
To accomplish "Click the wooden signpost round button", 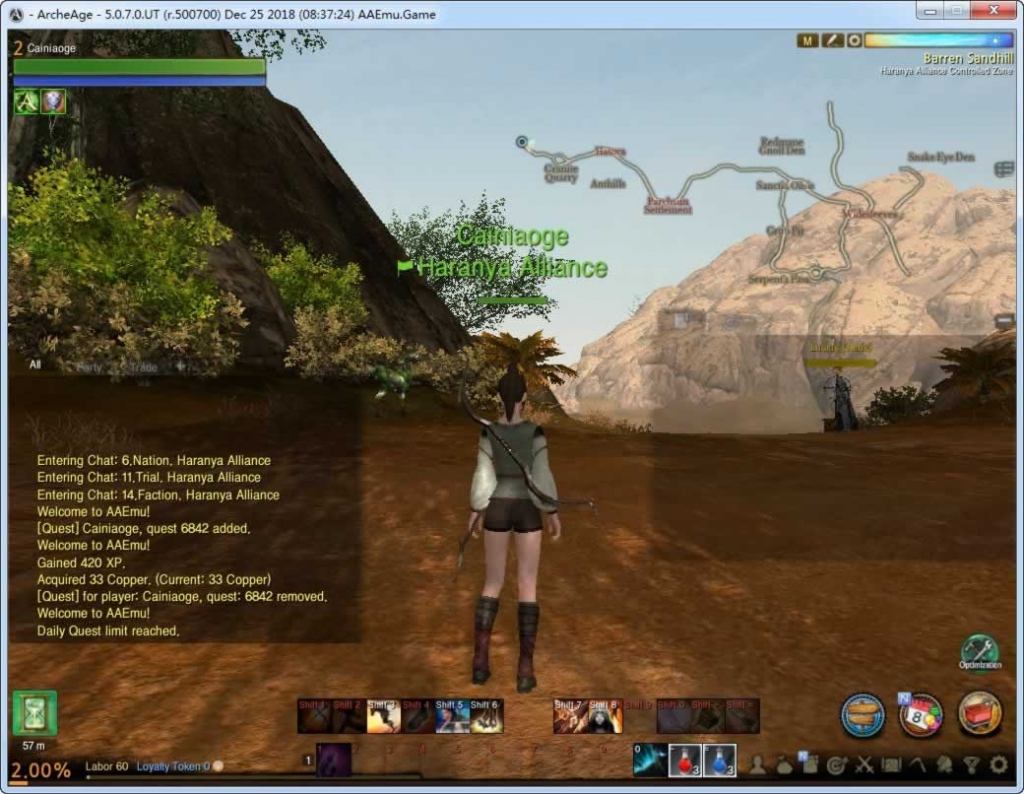I will (x=862, y=715).
